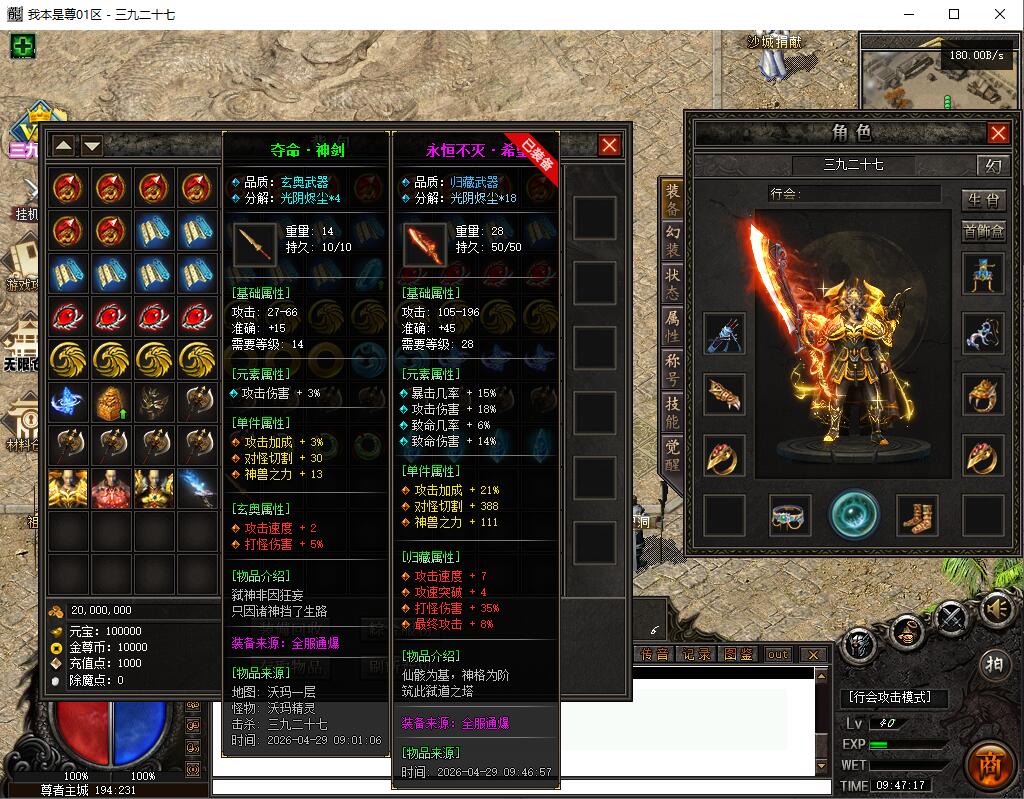The image size is (1024, 799).
Task: Open the 属性 attributes tab
Action: coord(673,328)
